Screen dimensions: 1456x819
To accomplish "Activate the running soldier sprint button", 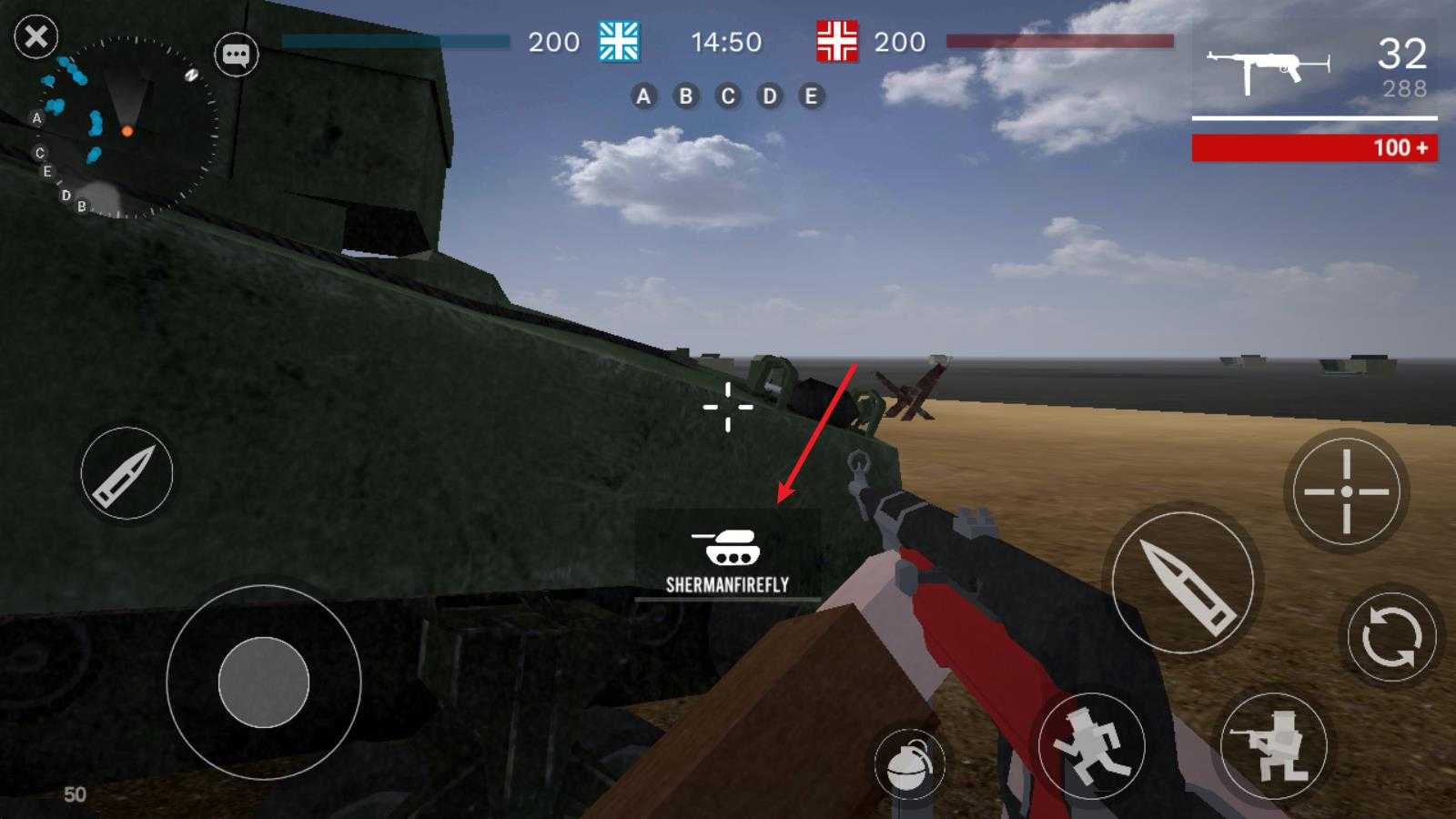I will click(1091, 746).
